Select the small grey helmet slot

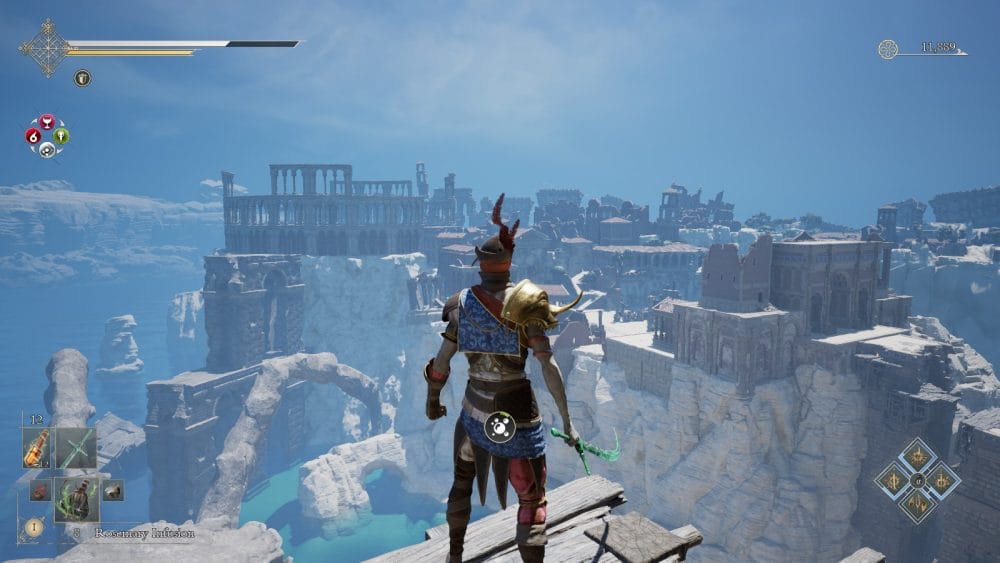[112, 490]
